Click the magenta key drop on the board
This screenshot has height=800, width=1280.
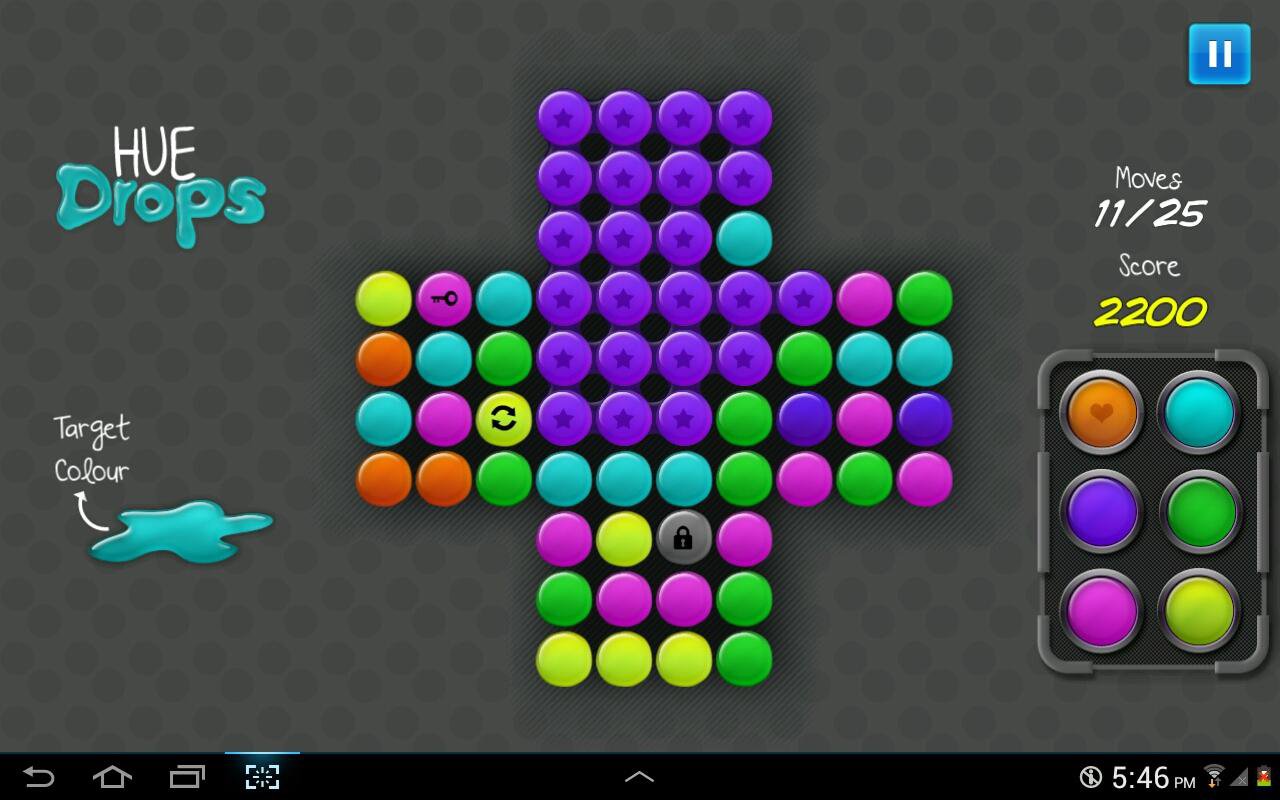click(443, 298)
